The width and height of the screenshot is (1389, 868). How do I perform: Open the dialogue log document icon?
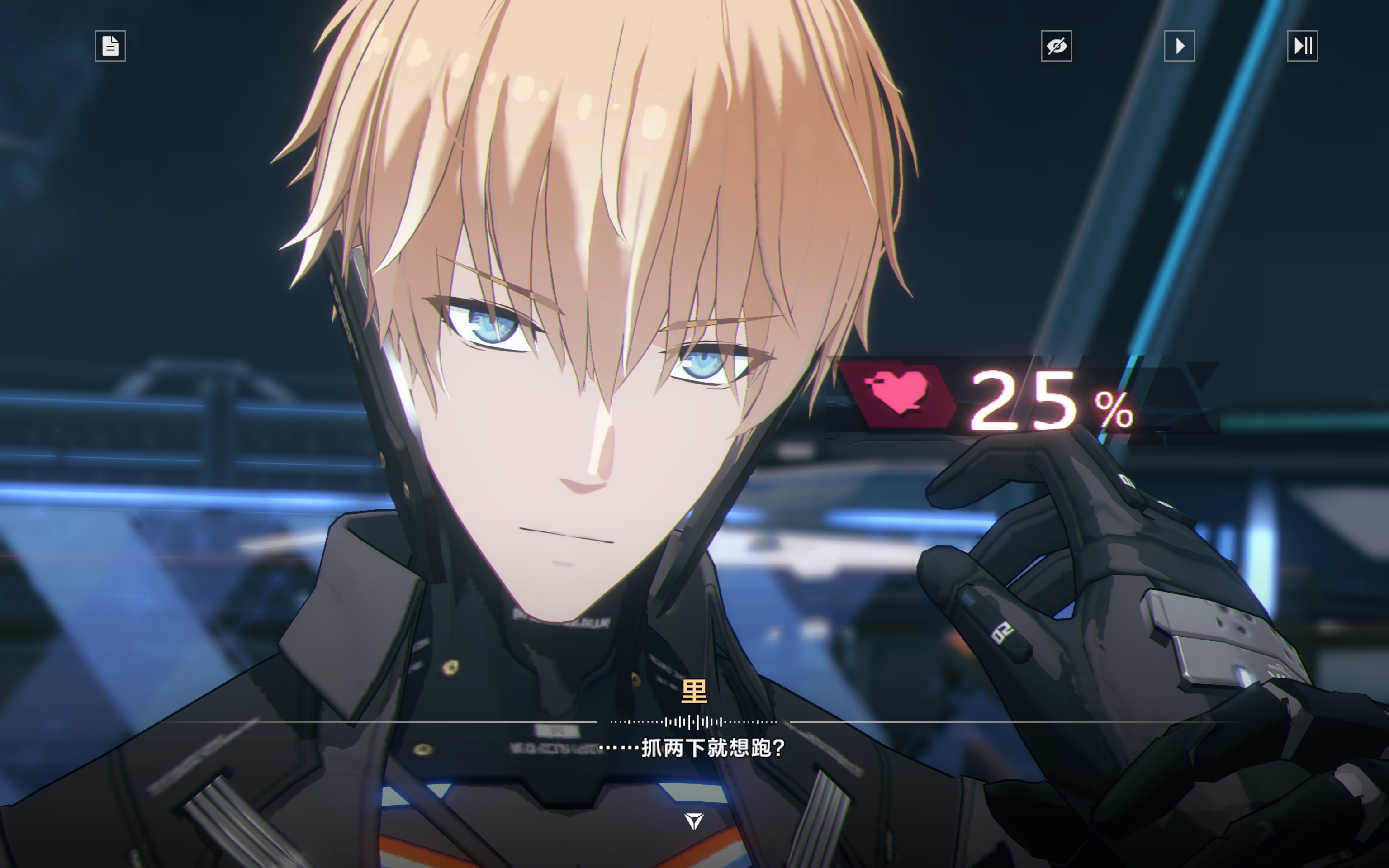[x=110, y=46]
